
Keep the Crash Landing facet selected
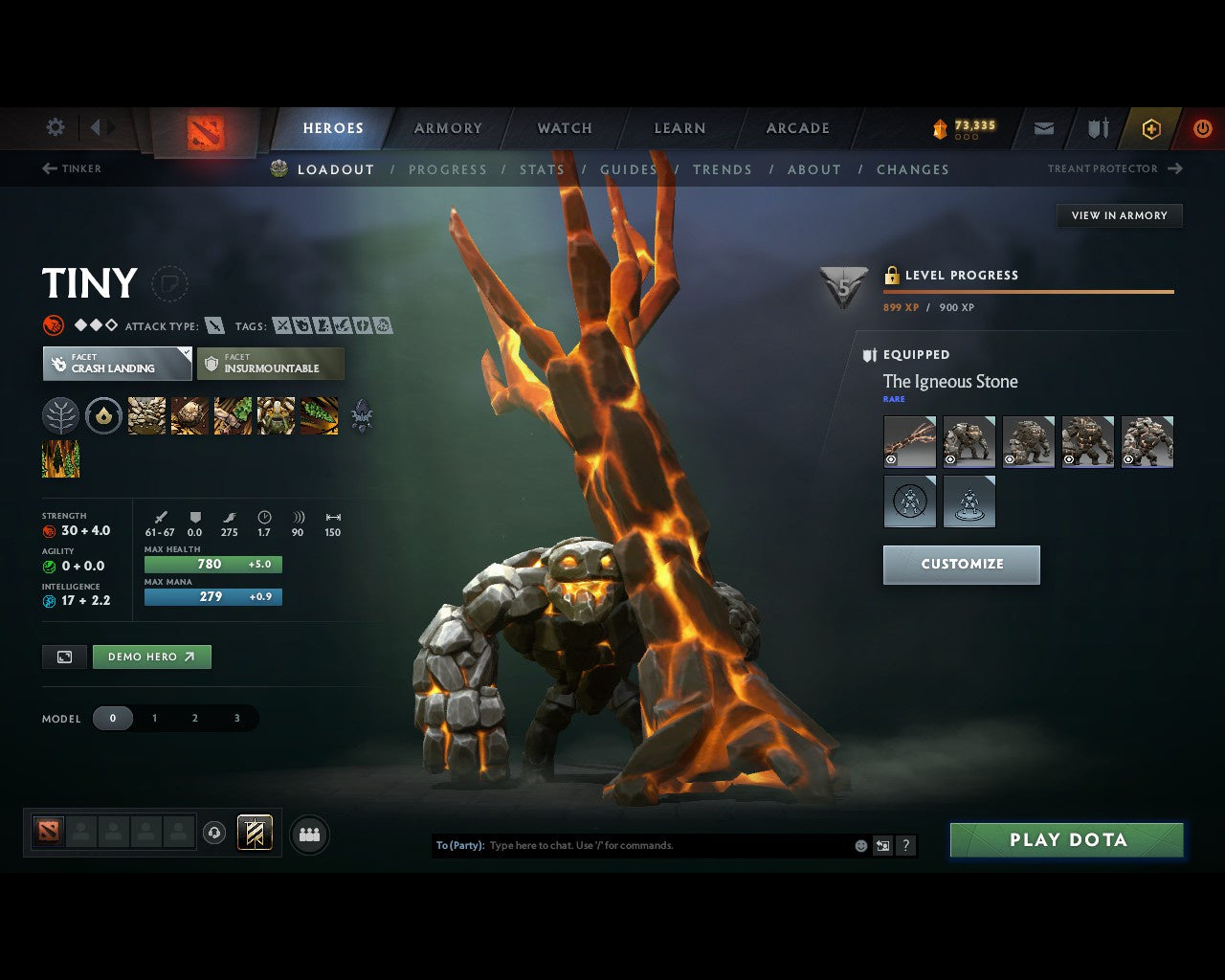[x=116, y=364]
